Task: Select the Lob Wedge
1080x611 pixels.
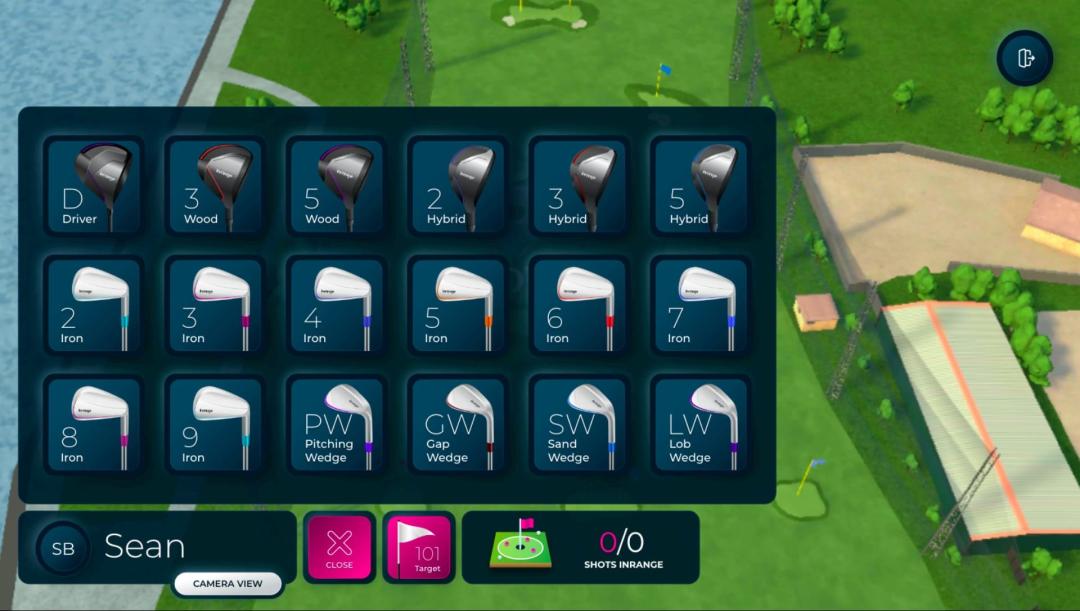Action: pyautogui.click(x=700, y=425)
